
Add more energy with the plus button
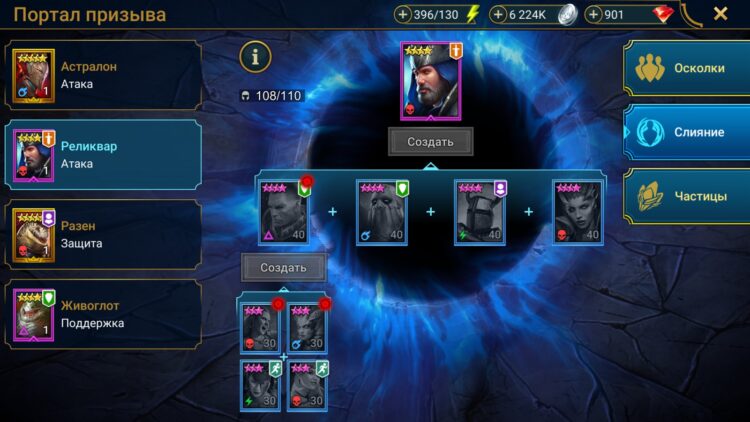point(403,14)
